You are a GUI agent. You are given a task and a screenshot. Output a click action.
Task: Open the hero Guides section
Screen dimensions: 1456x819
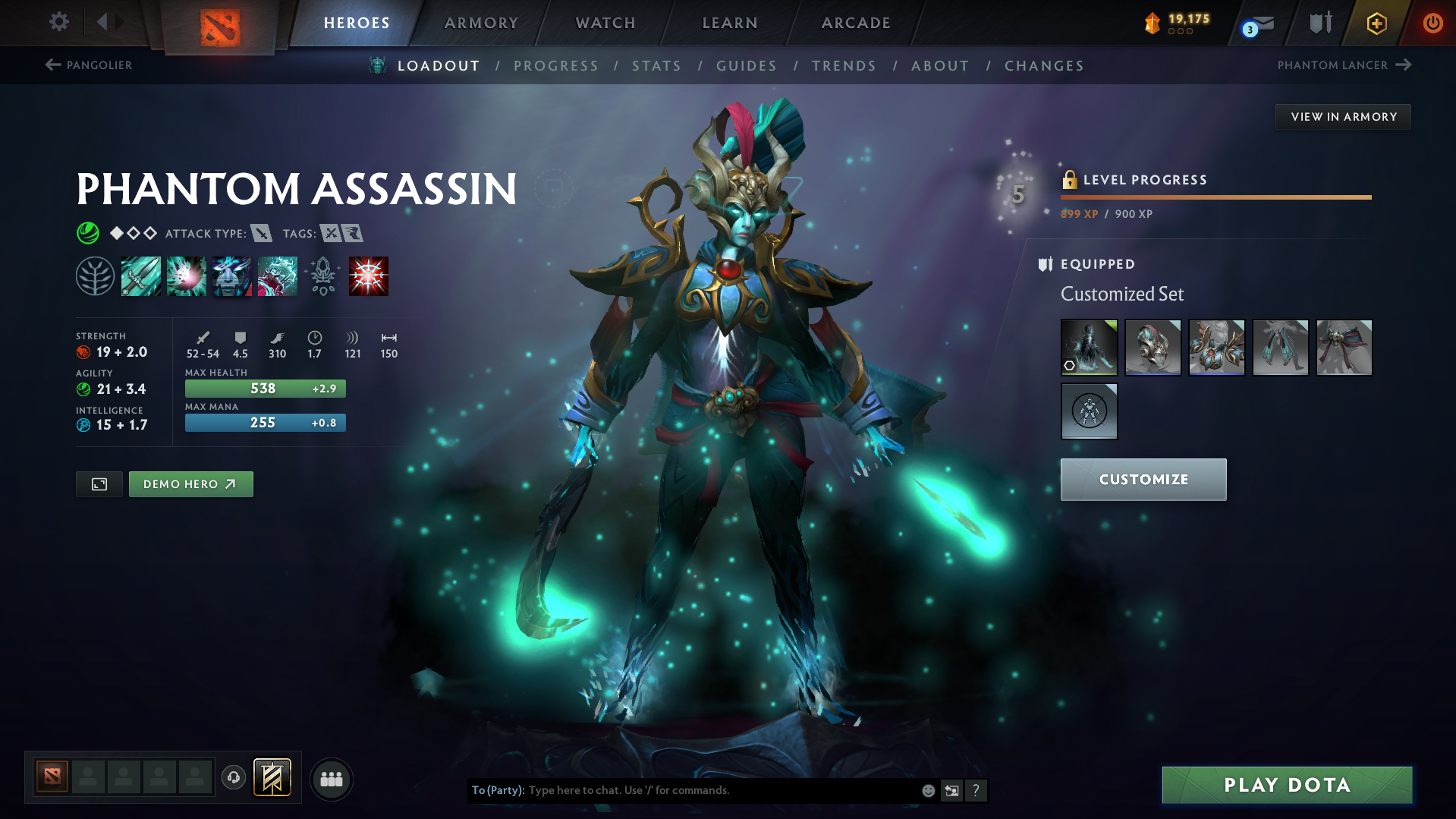click(747, 66)
